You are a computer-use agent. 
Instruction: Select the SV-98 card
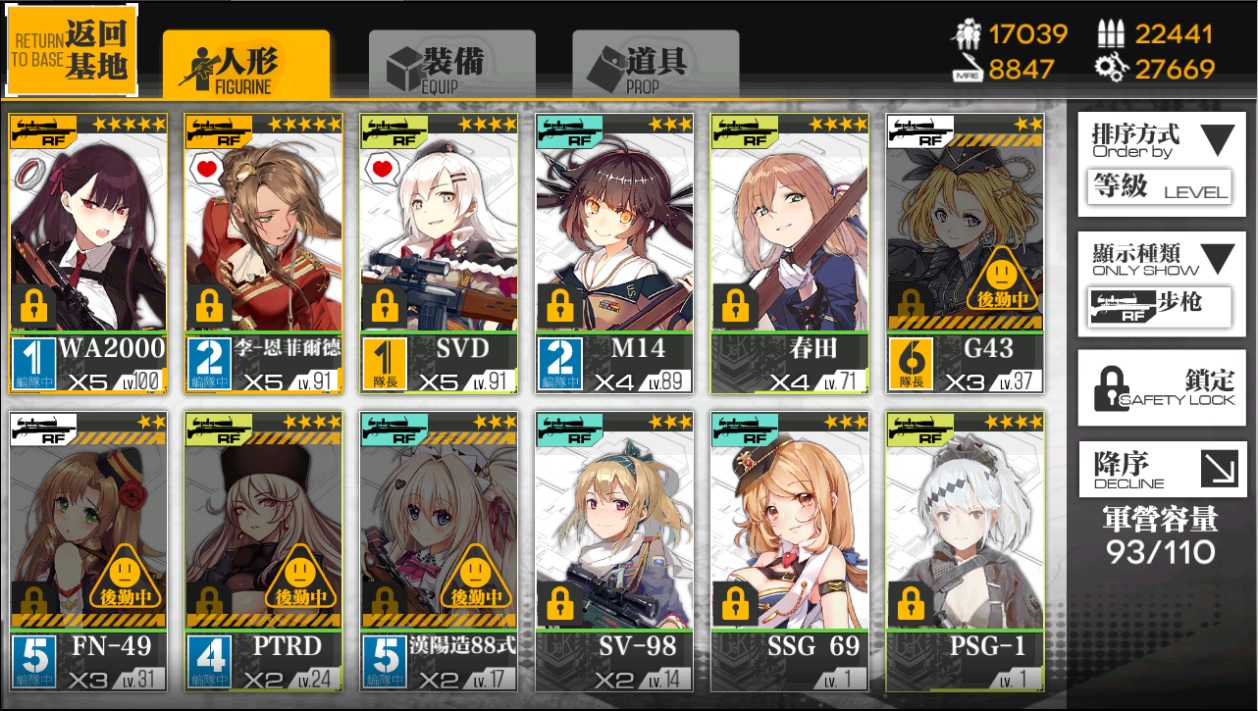(614, 551)
